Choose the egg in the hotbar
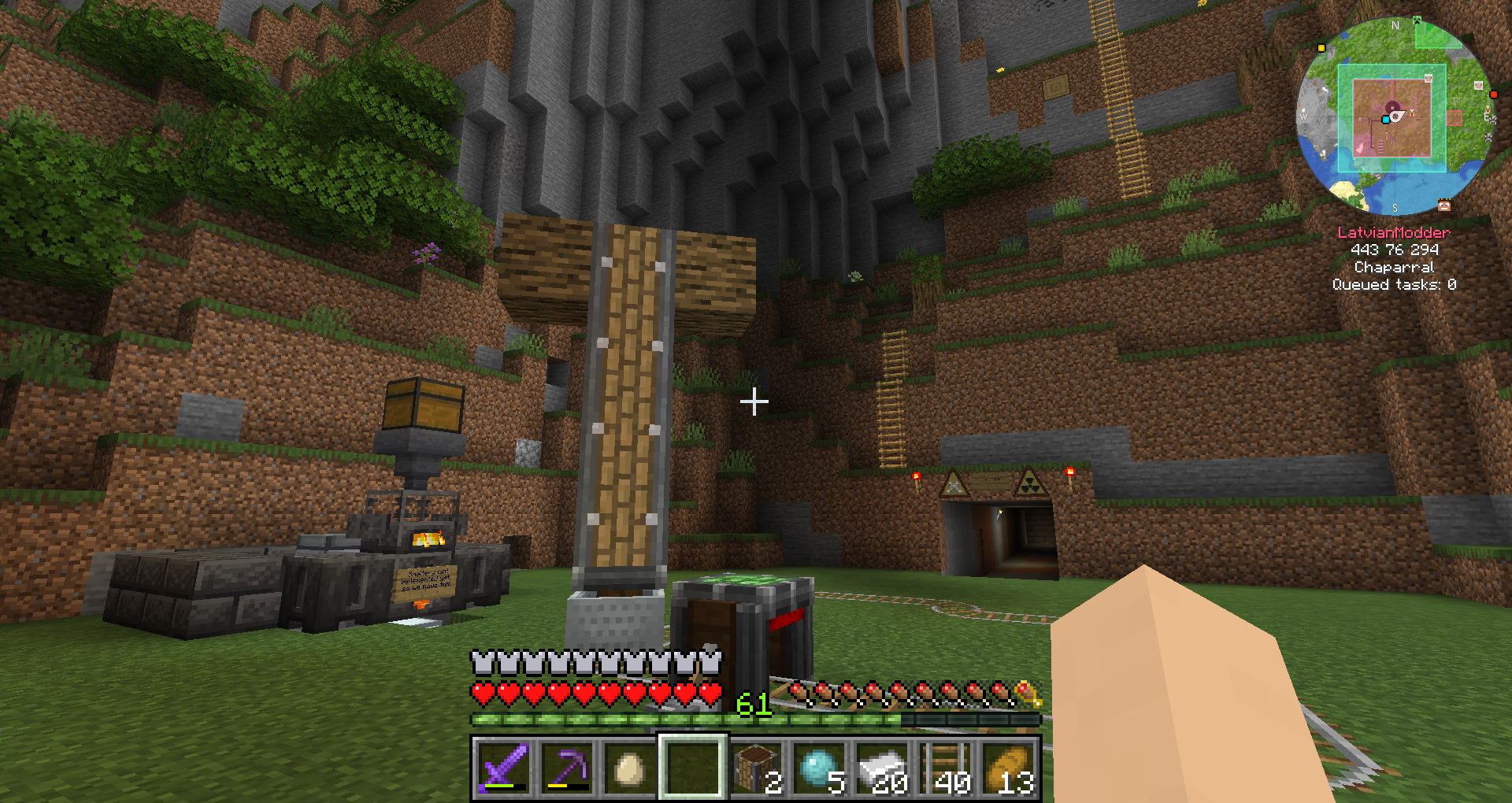The width and height of the screenshot is (1512, 803). point(629,768)
